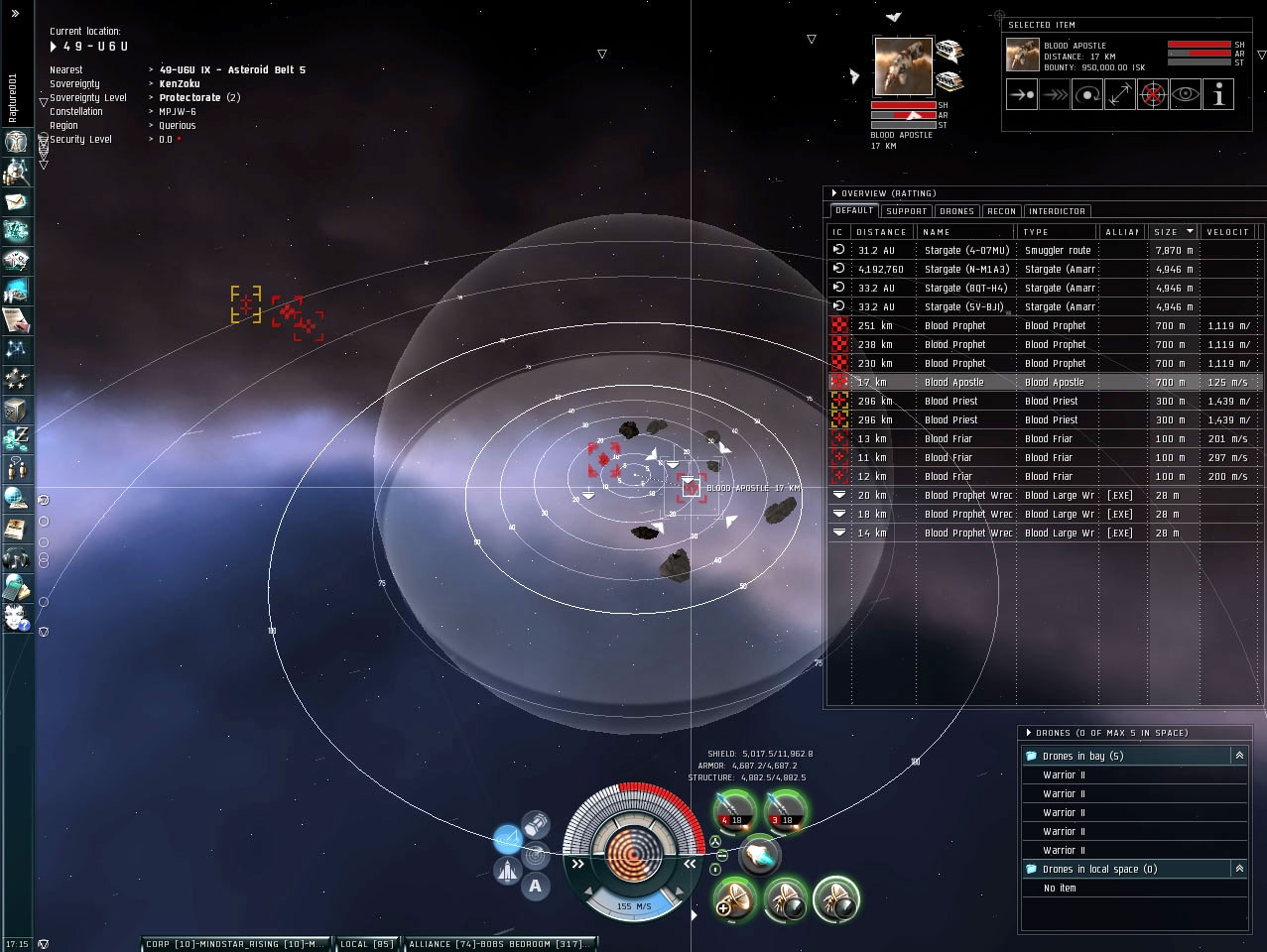Image resolution: width=1267 pixels, height=952 pixels.
Task: Activate the afterburner module
Action: pos(760,856)
